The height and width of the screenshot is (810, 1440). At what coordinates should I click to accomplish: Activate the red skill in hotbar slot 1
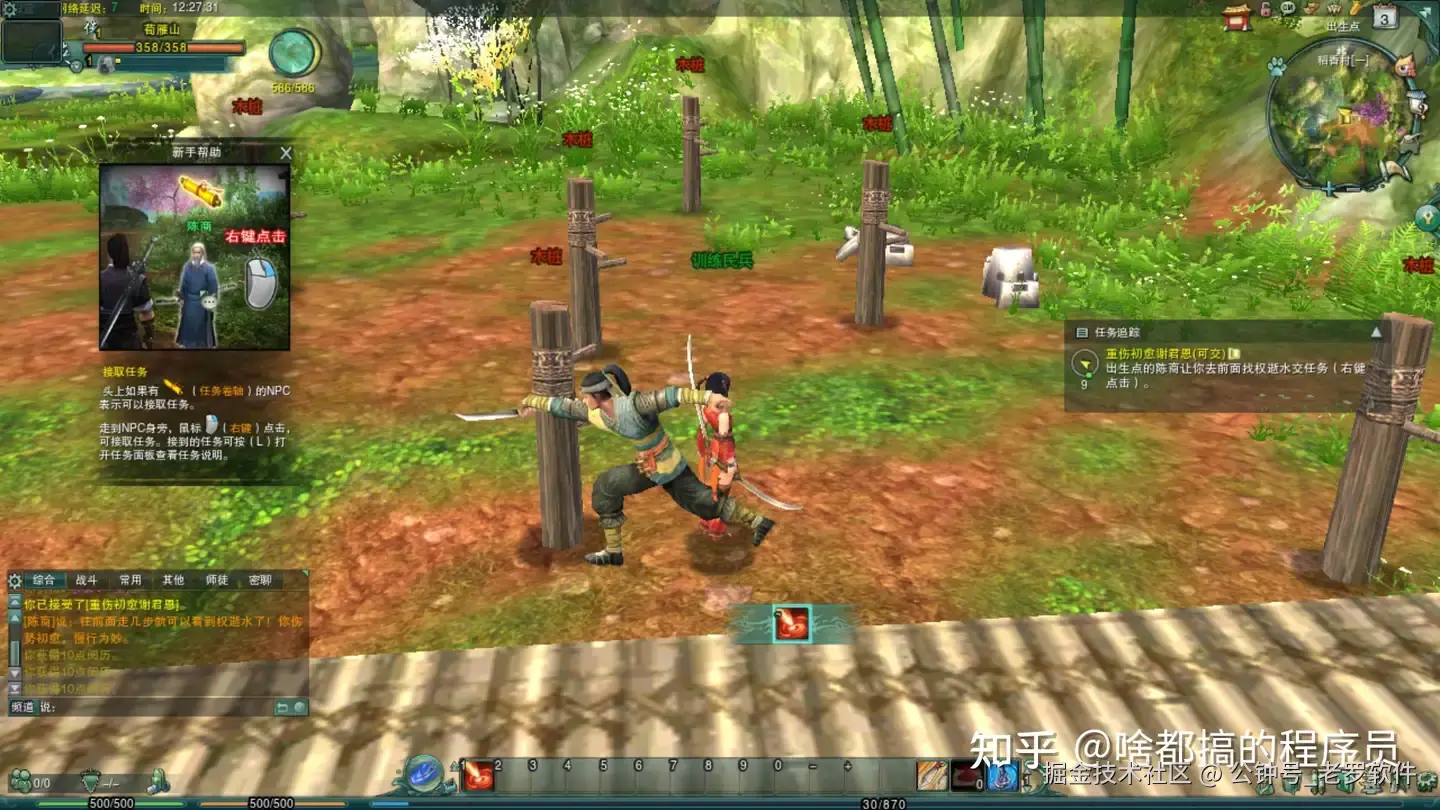[478, 775]
